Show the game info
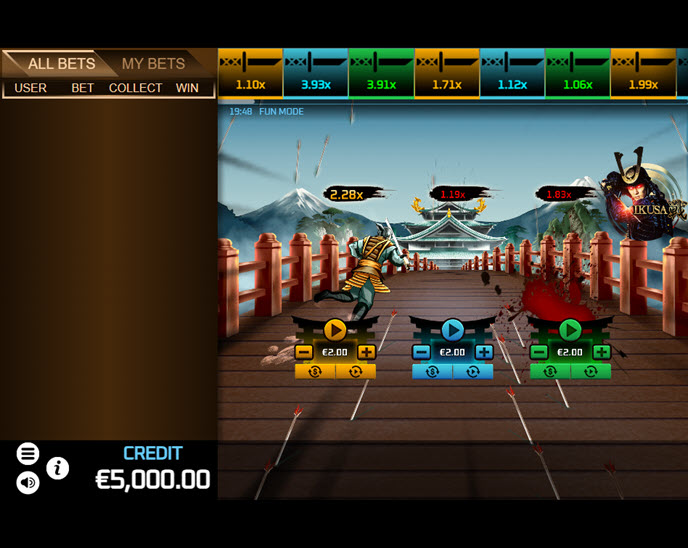The image size is (688, 548). coord(58,467)
